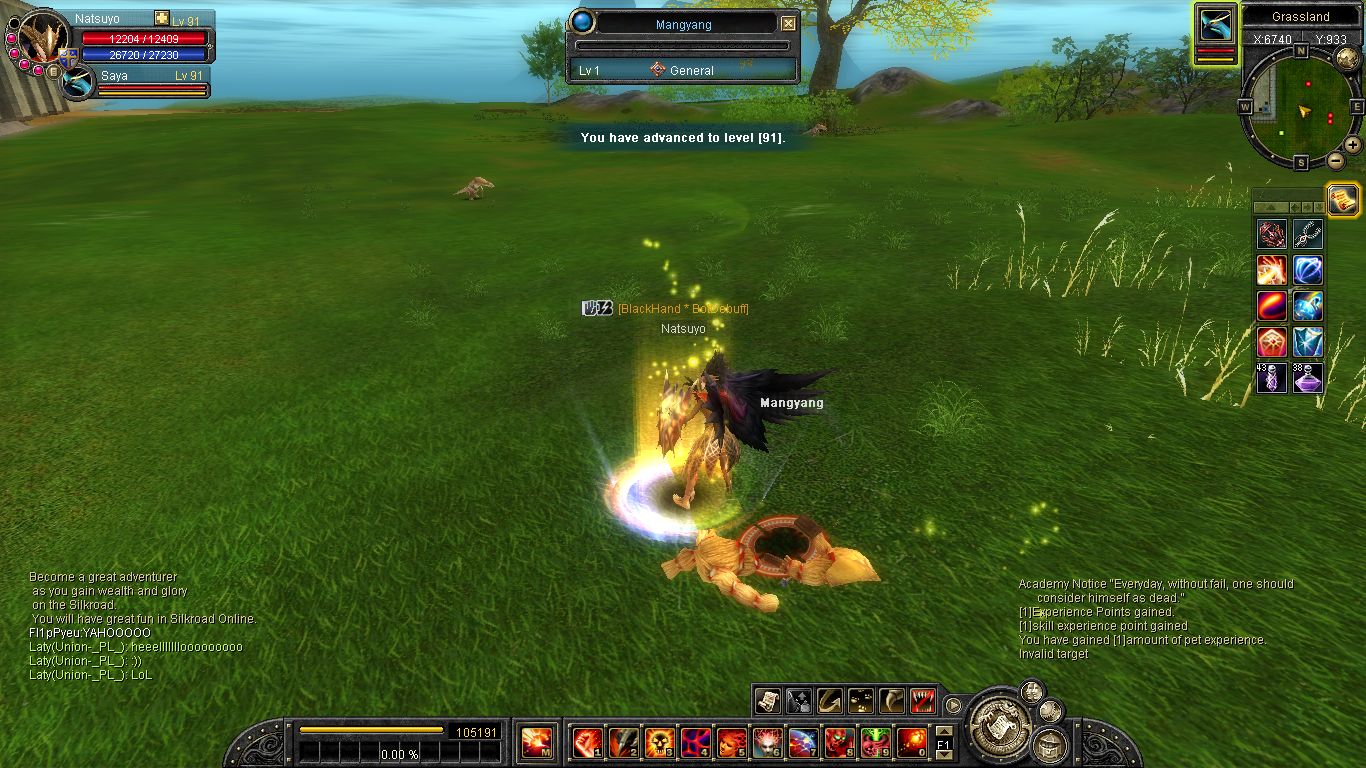Viewport: 1366px width, 768px height.
Task: Click the red fanged jaws action icon
Action: click(x=923, y=700)
